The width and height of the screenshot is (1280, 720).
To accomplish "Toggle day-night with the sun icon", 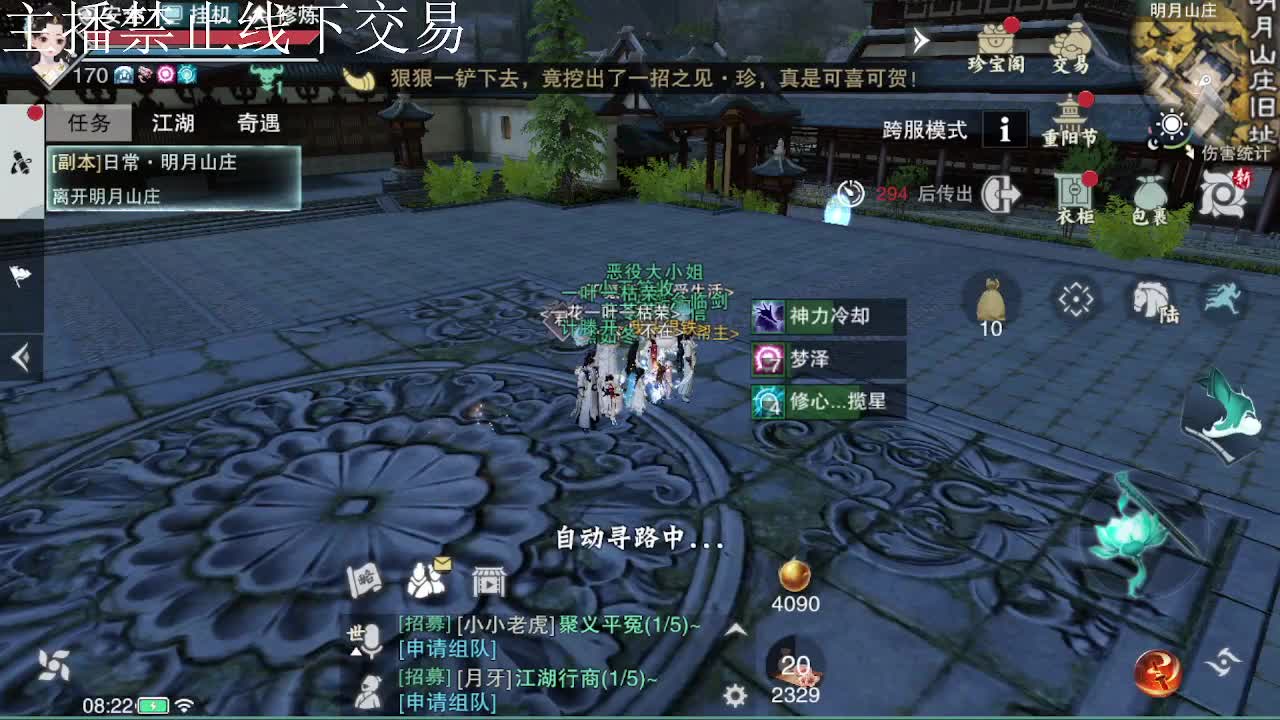I will click(x=1172, y=125).
